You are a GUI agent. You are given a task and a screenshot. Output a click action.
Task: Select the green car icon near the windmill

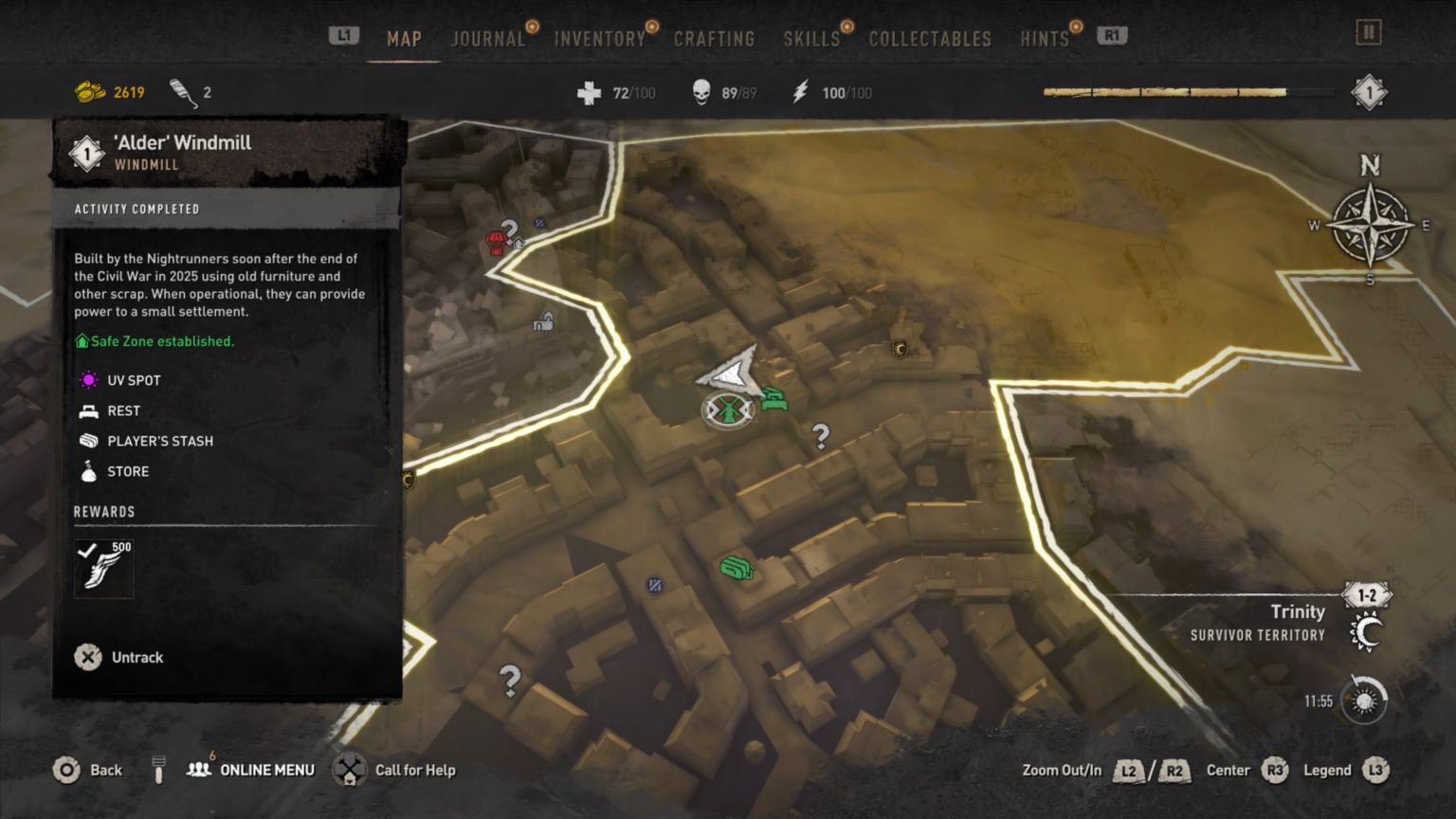773,398
